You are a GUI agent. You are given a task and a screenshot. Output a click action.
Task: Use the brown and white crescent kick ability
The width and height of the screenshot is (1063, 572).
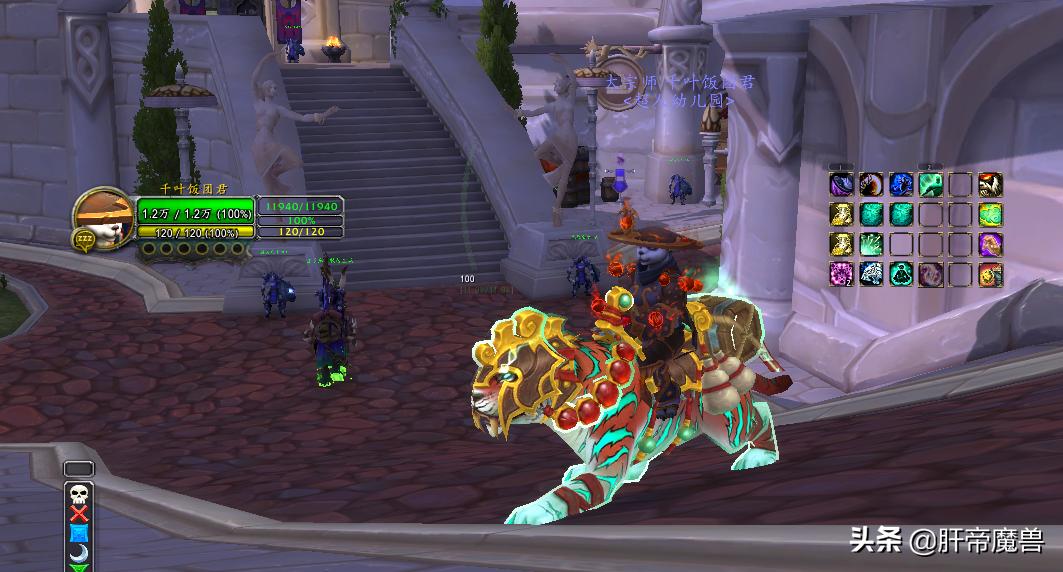click(871, 185)
